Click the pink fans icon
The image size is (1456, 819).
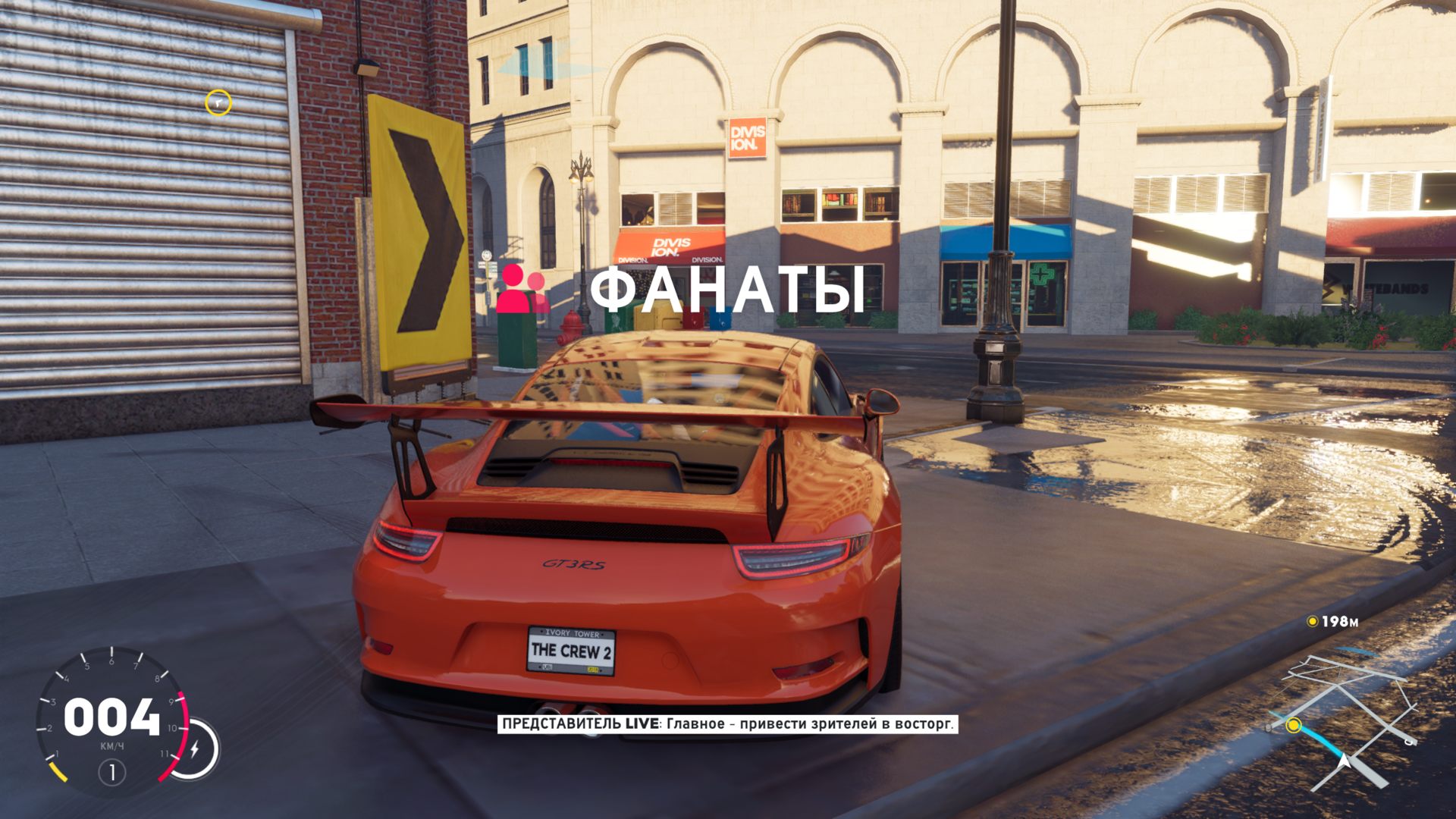[x=522, y=289]
